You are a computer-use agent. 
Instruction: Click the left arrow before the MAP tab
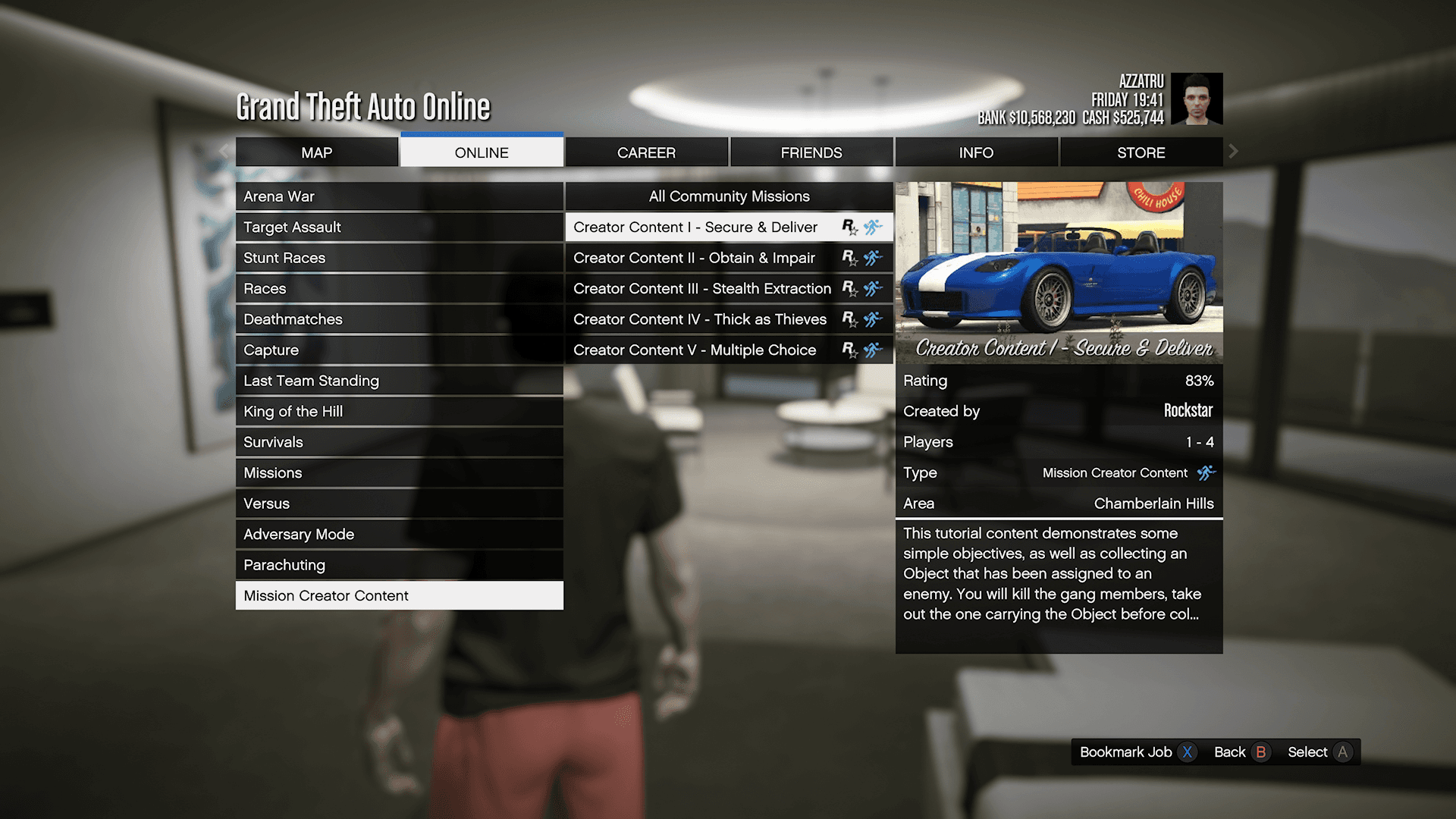tap(224, 152)
